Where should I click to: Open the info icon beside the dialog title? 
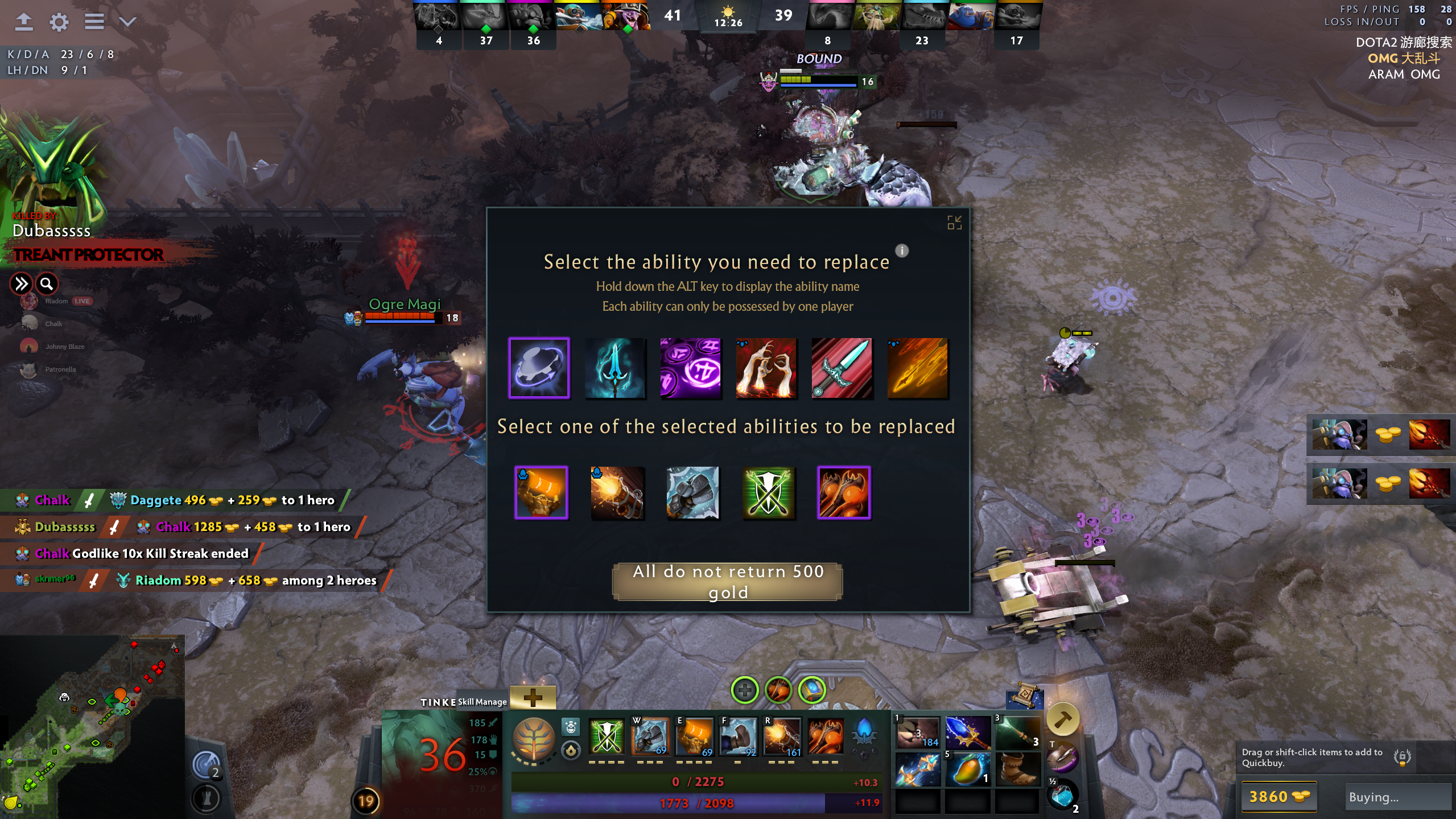902,250
